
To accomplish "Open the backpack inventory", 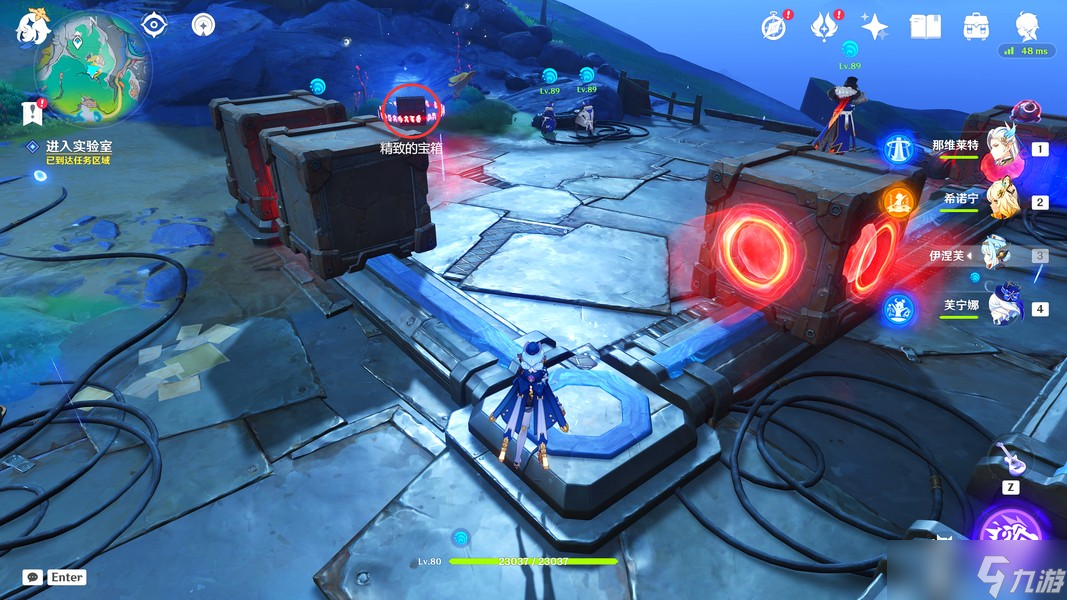I will coord(976,27).
